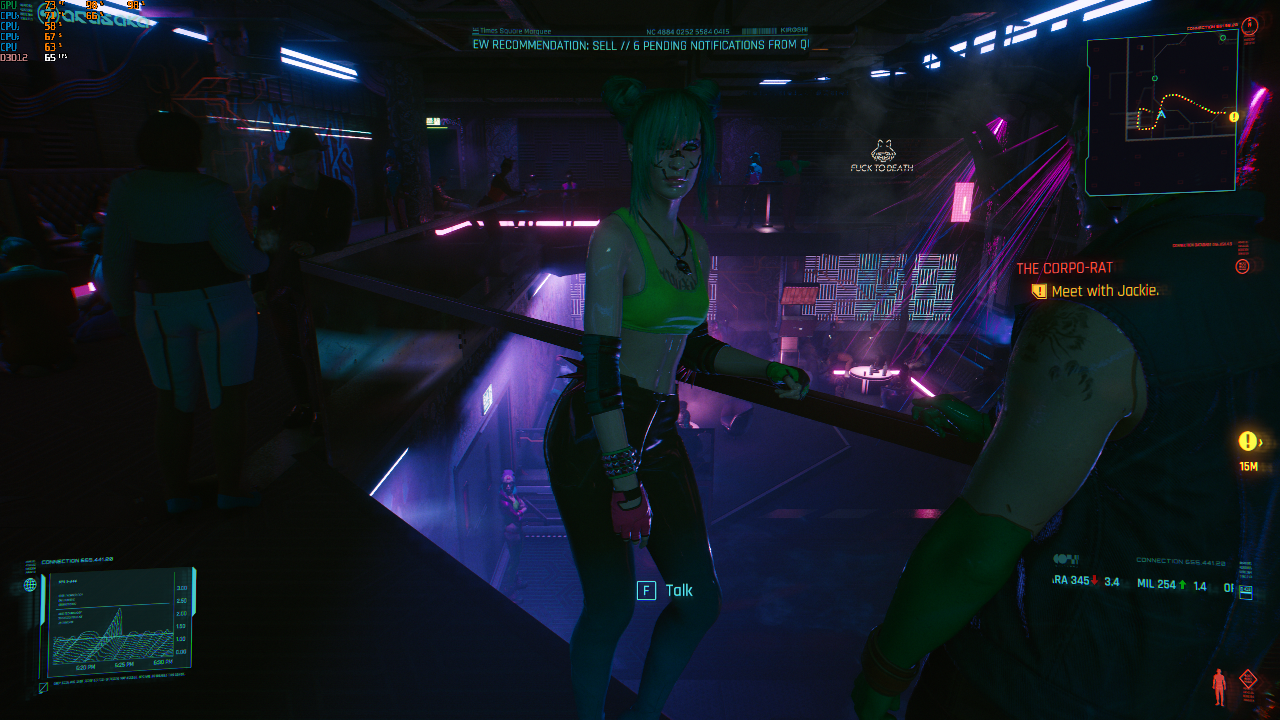Toggle the red down-arrow on ARA 345
This screenshot has width=1280, height=720.
[x=1094, y=580]
